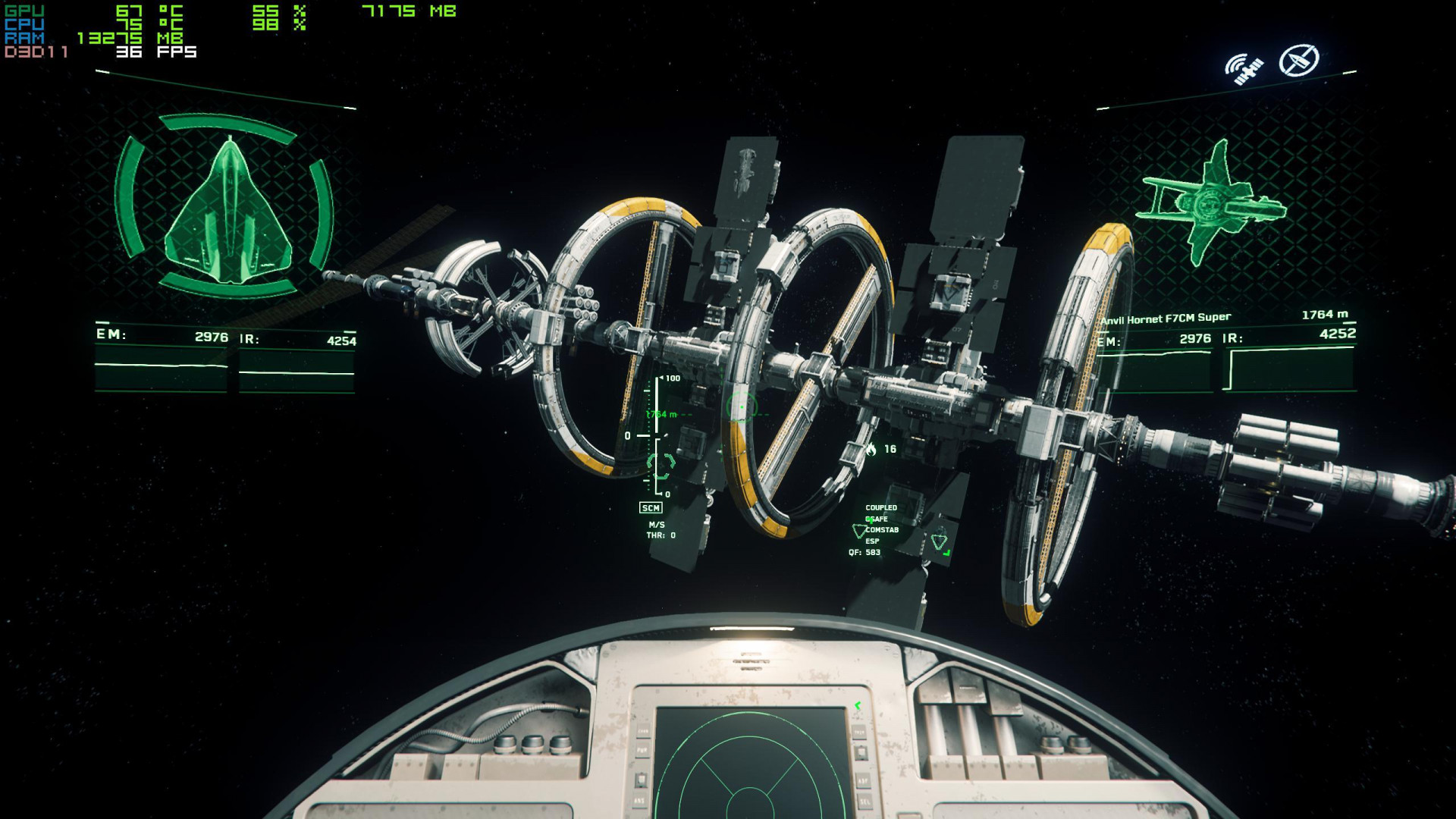Image resolution: width=1456 pixels, height=819 pixels.
Task: Flip the toggle switch beside the SEL button
Action: [x=861, y=753]
